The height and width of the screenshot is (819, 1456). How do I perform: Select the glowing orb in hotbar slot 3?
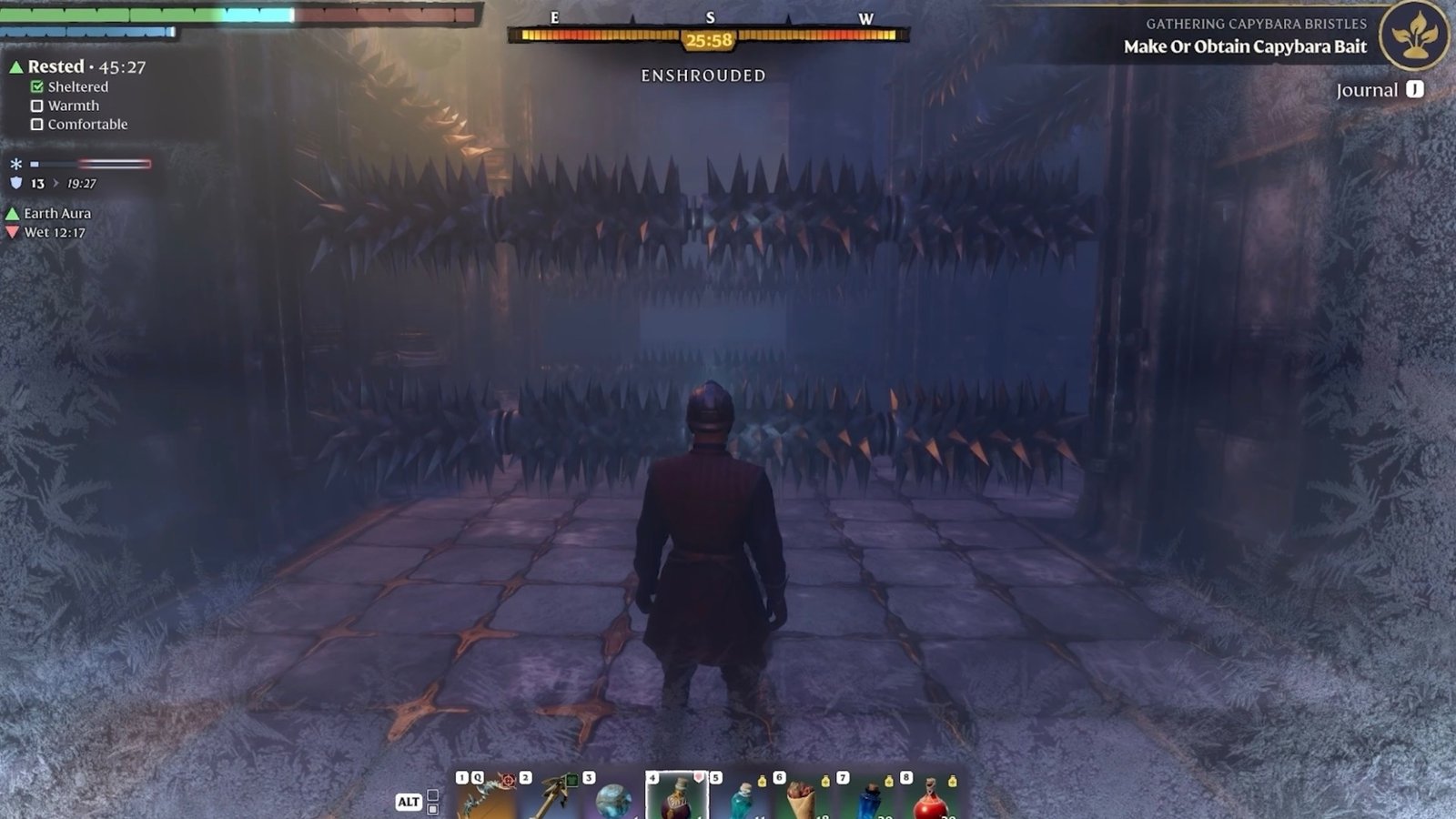pyautogui.click(x=617, y=803)
